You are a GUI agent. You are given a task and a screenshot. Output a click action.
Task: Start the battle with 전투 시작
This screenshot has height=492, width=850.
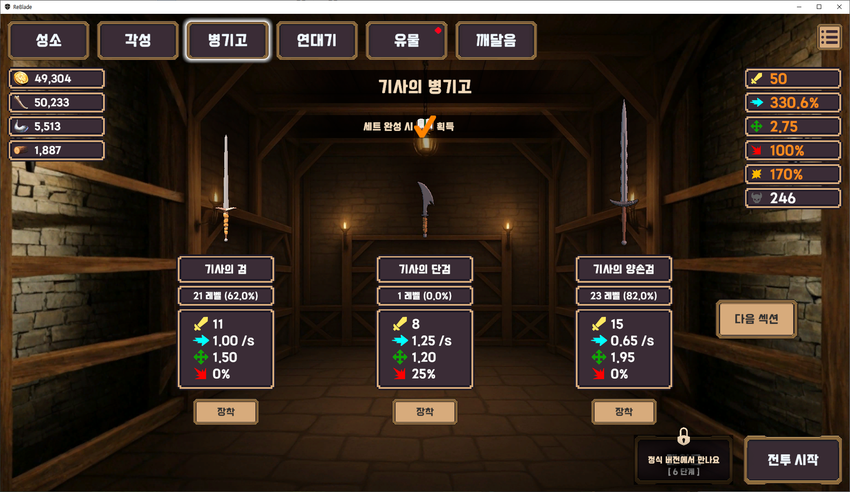pos(793,461)
